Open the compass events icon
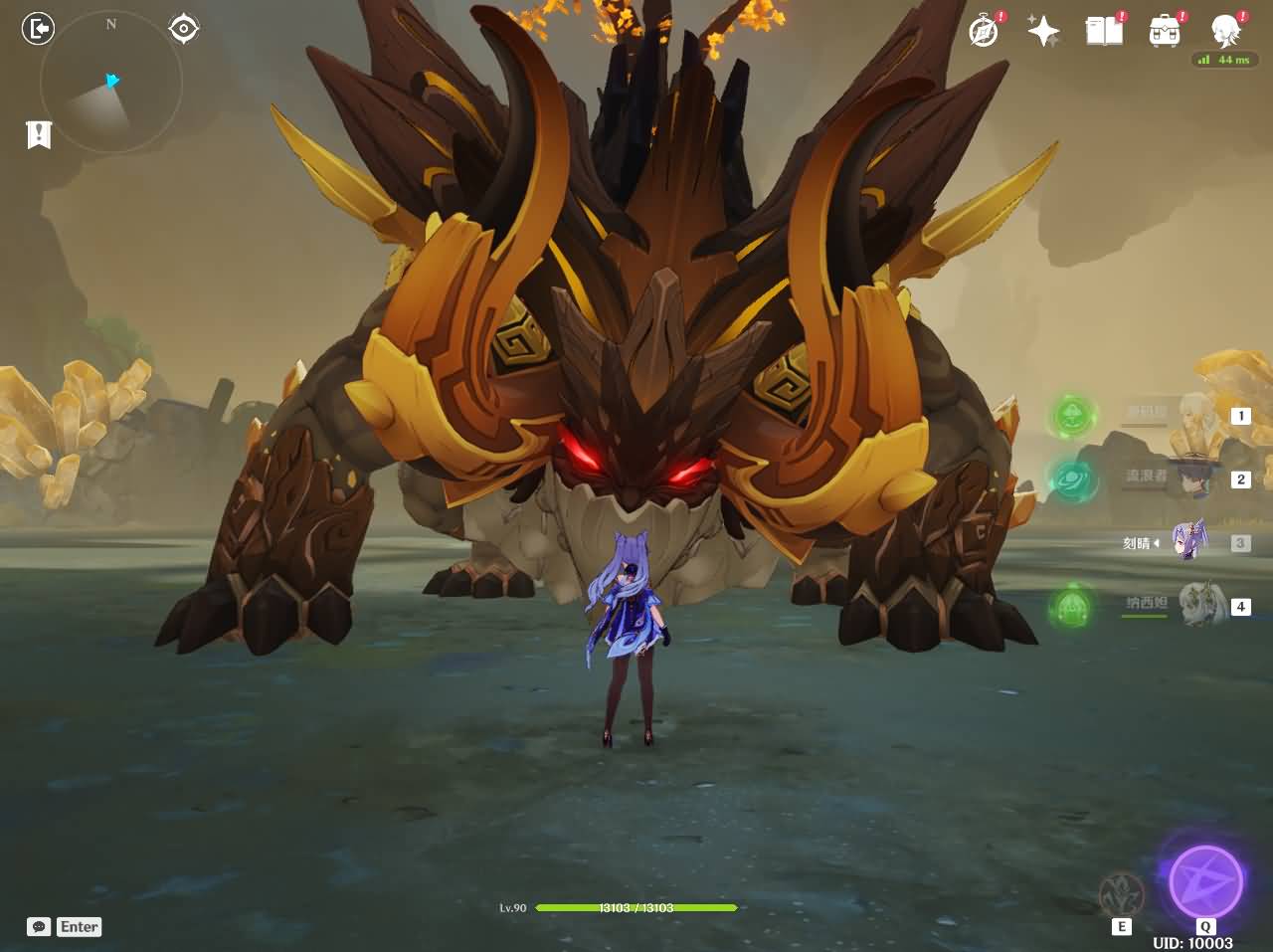The image size is (1273, 952). tap(984, 31)
